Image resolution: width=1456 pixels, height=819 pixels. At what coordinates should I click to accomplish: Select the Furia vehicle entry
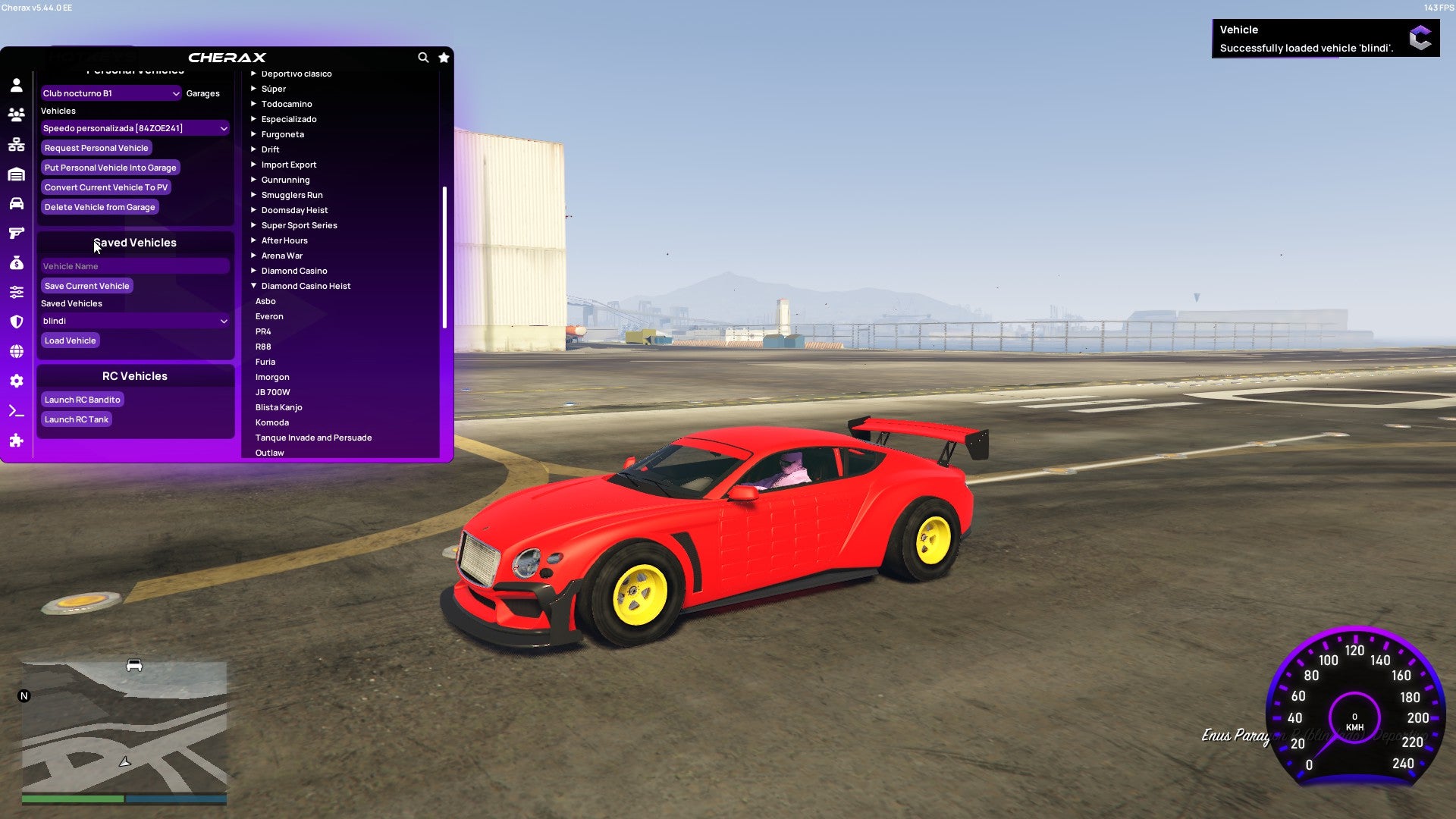265,362
